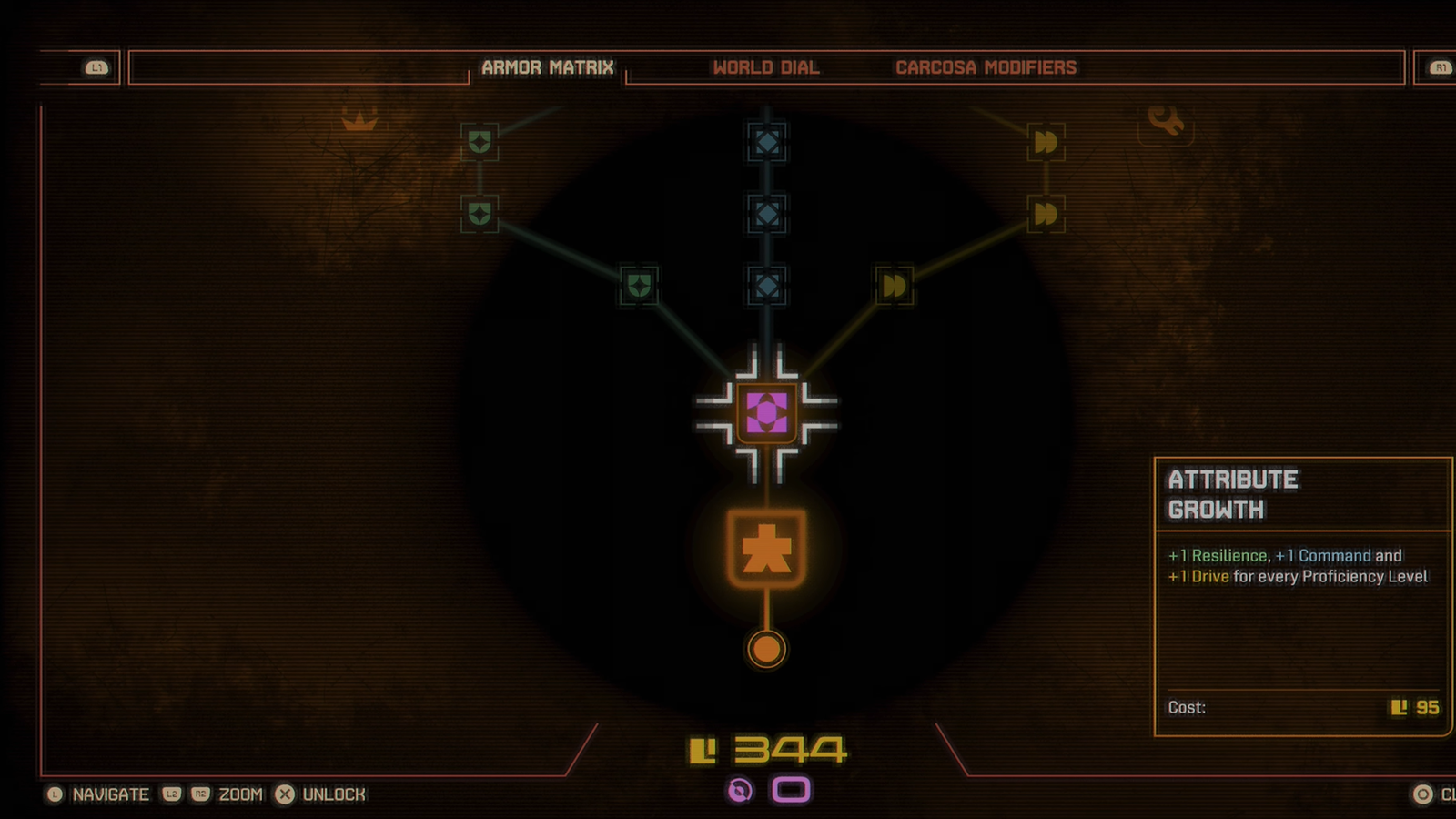The image size is (1456, 819).
Task: Choose the pink core node with white brackets
Action: (x=766, y=413)
